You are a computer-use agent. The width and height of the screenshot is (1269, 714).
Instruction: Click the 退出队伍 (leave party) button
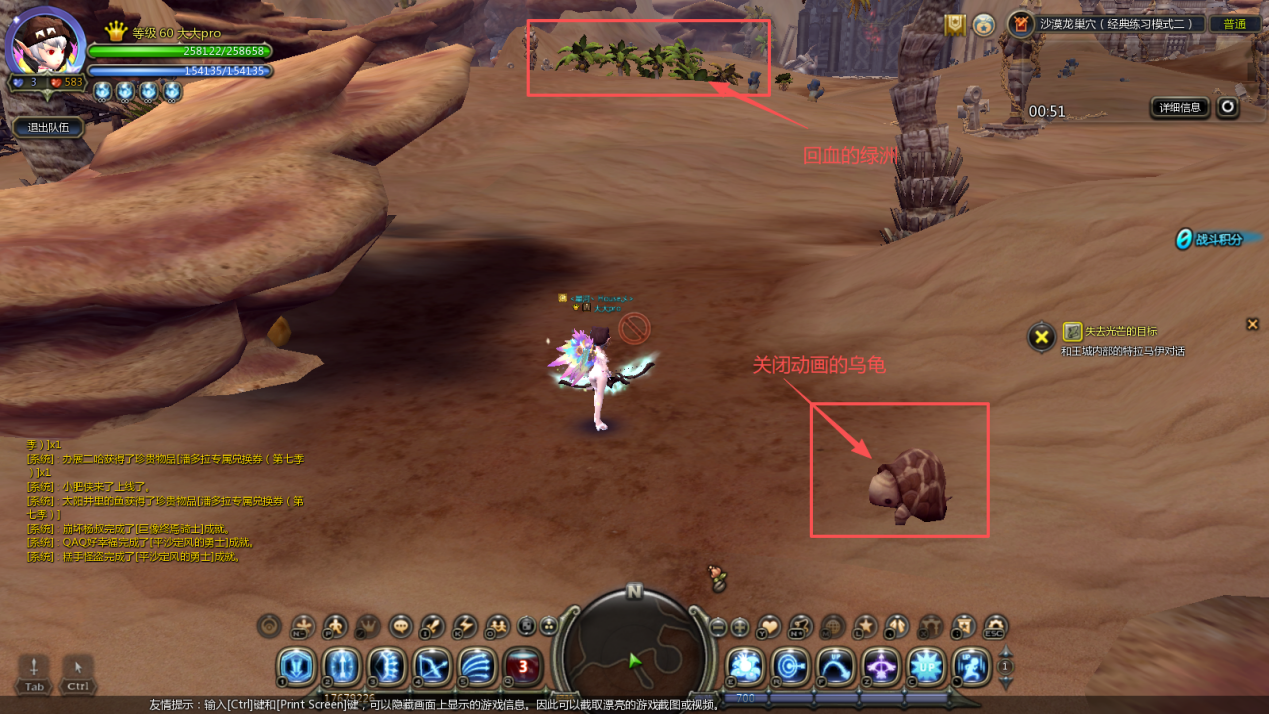click(x=48, y=127)
